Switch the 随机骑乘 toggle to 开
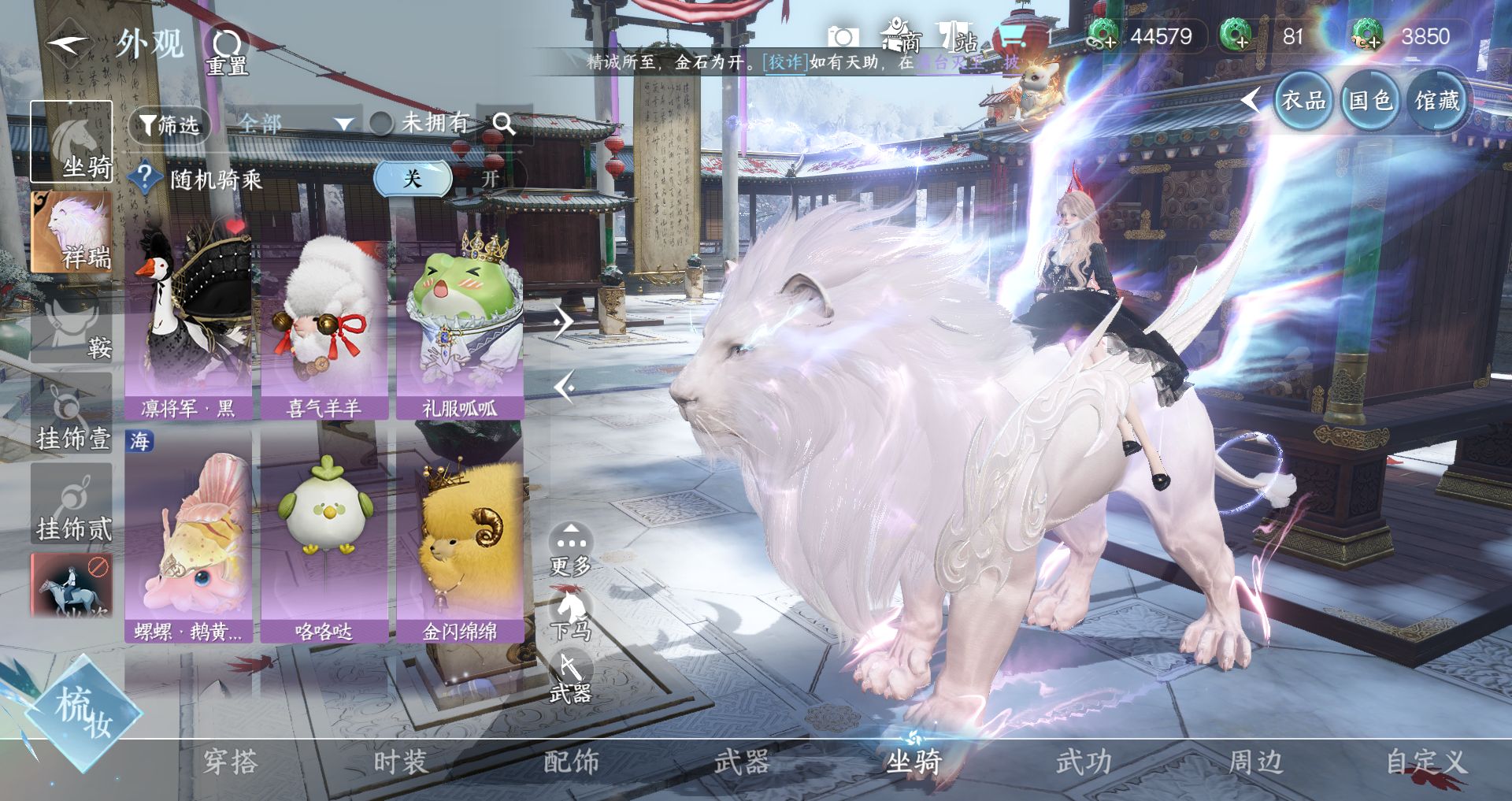 (490, 179)
